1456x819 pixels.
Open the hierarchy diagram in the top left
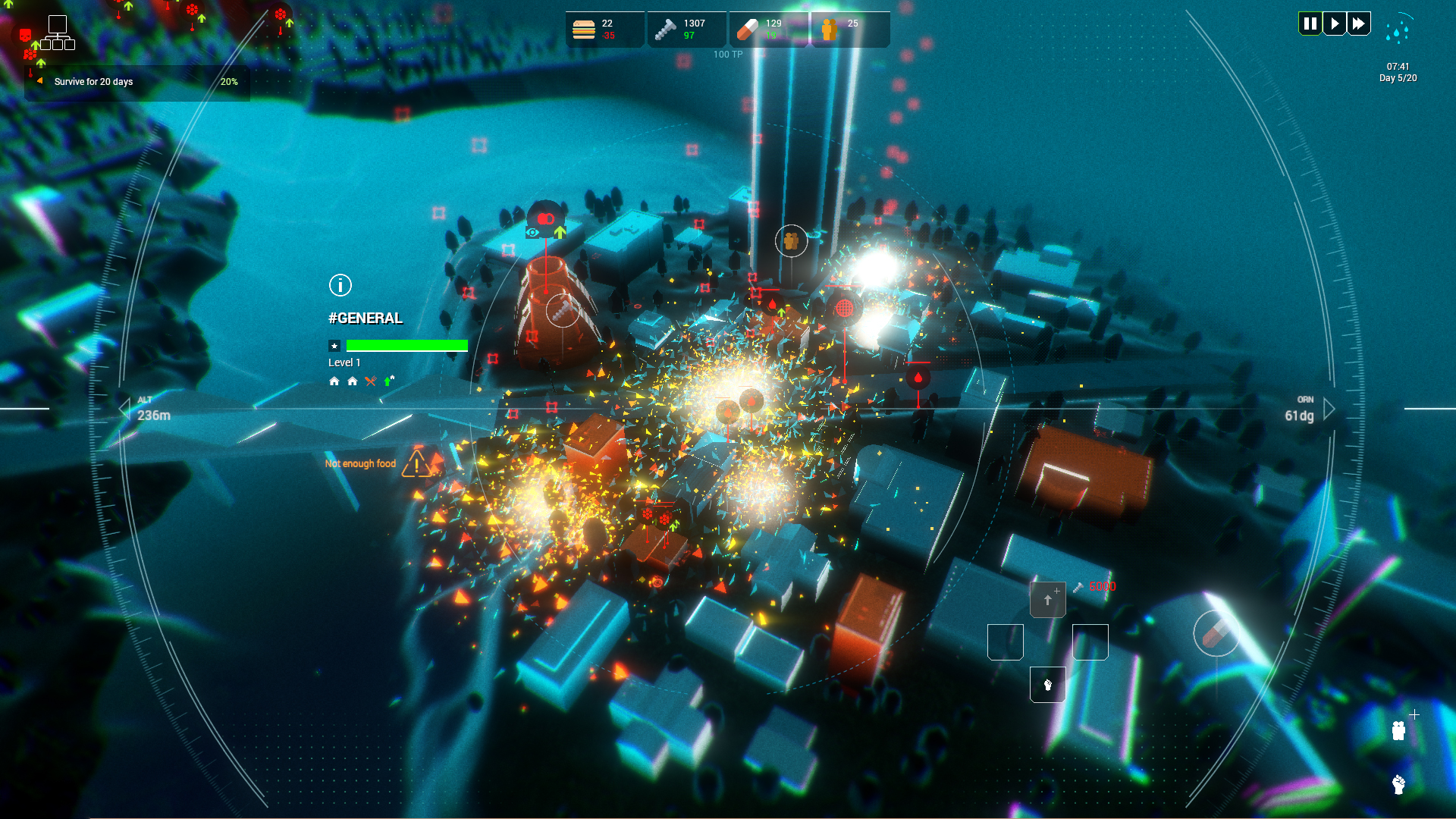coord(59,33)
